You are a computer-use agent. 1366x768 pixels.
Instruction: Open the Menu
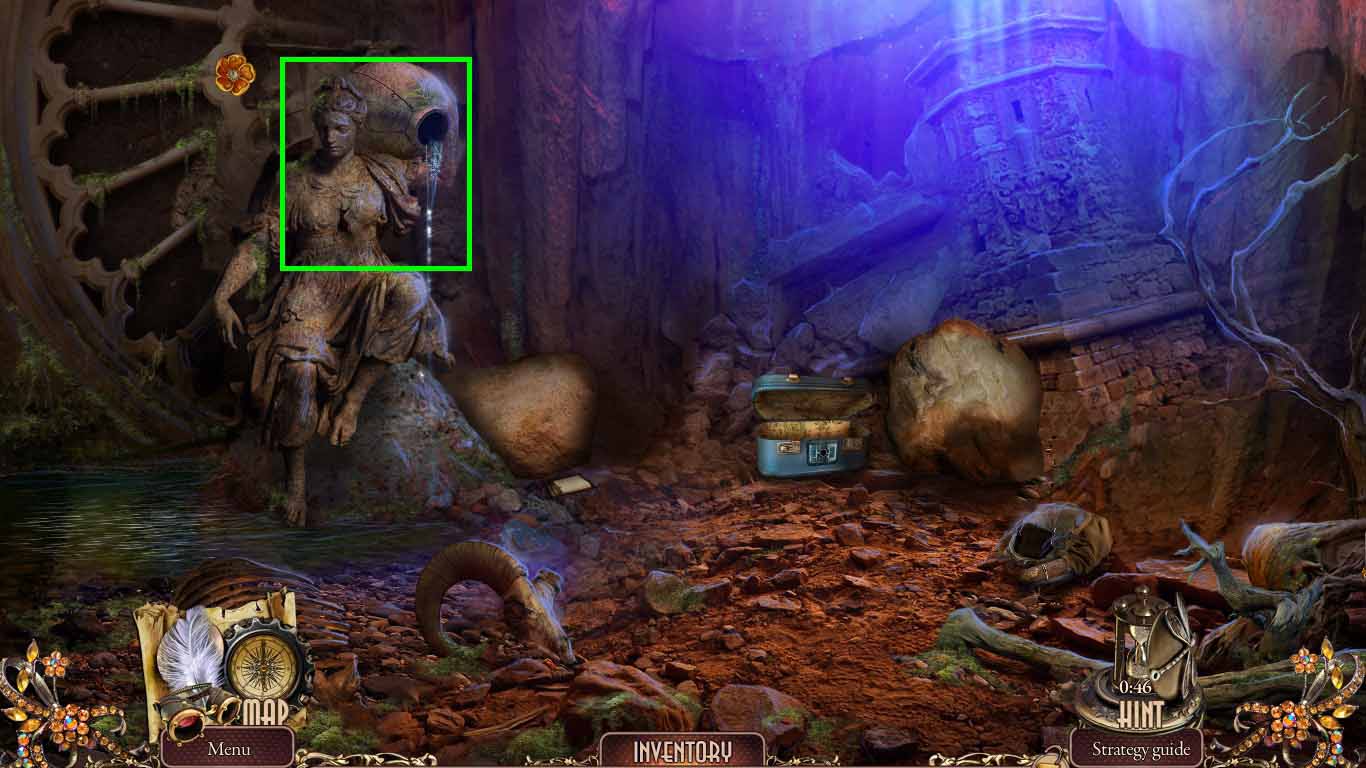tap(228, 747)
